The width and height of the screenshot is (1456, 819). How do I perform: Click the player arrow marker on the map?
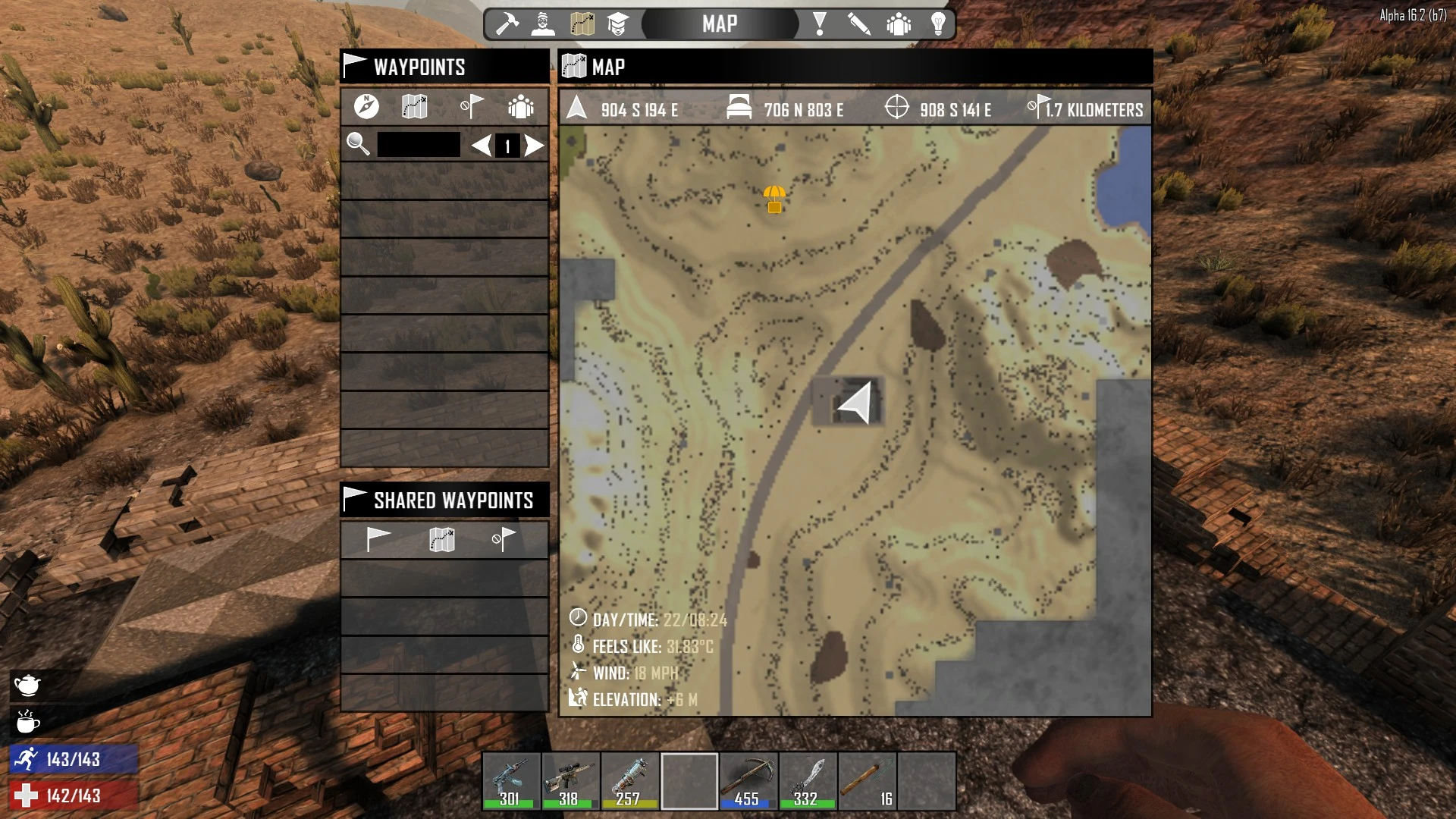coord(856,403)
